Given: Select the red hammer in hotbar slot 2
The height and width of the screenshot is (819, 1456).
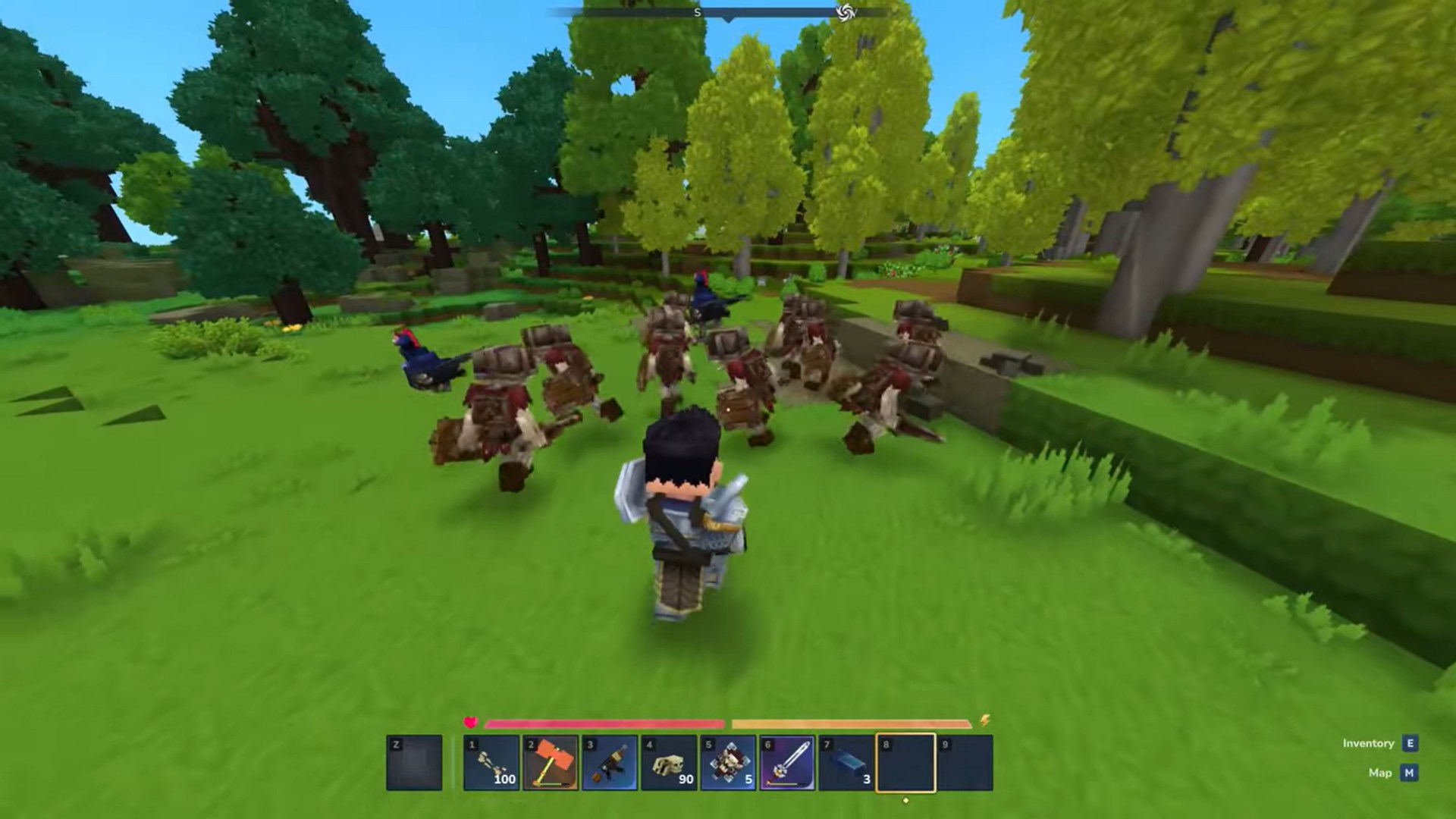Looking at the screenshot, I should [551, 762].
